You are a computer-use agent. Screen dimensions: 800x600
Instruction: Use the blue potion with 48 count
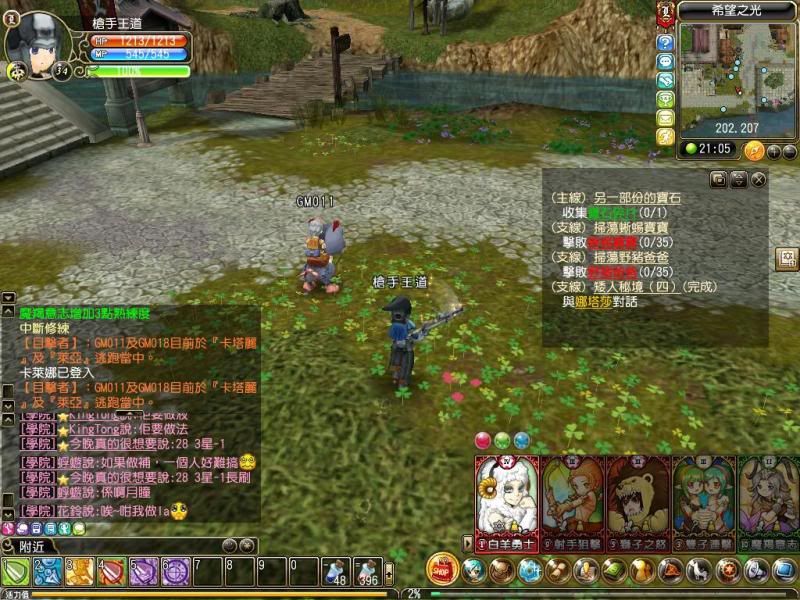(x=336, y=572)
